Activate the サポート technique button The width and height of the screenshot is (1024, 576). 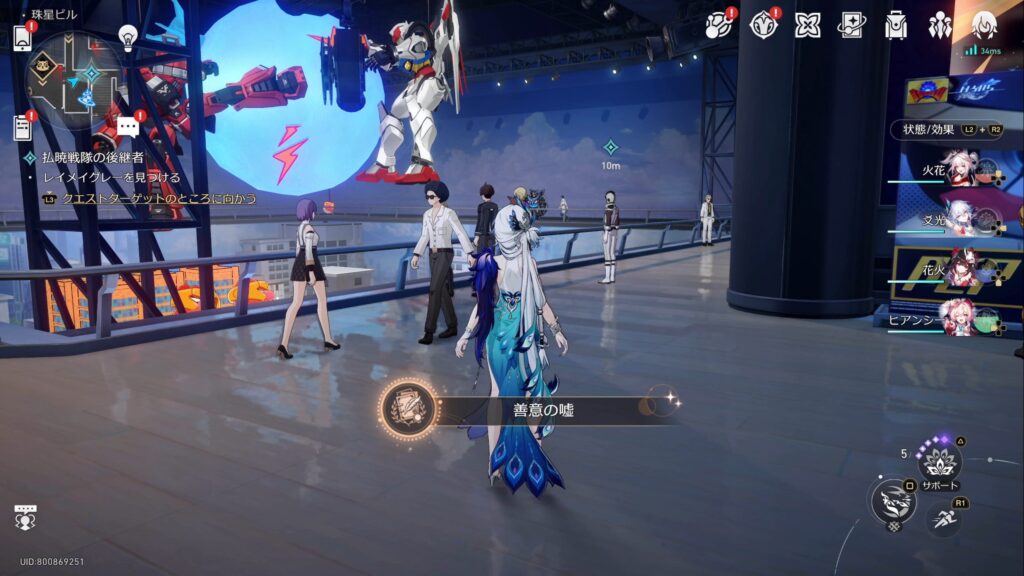coord(940,463)
